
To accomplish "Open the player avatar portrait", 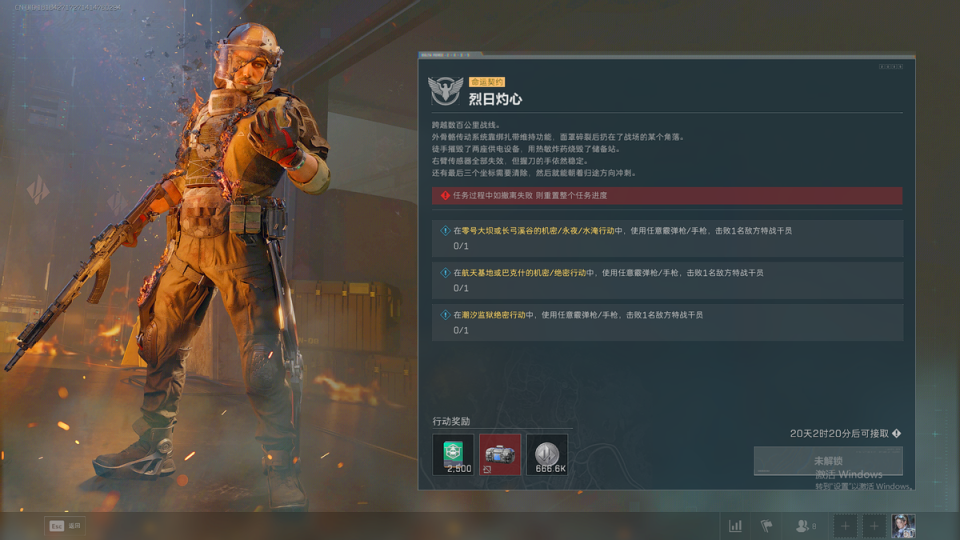I will pos(902,526).
